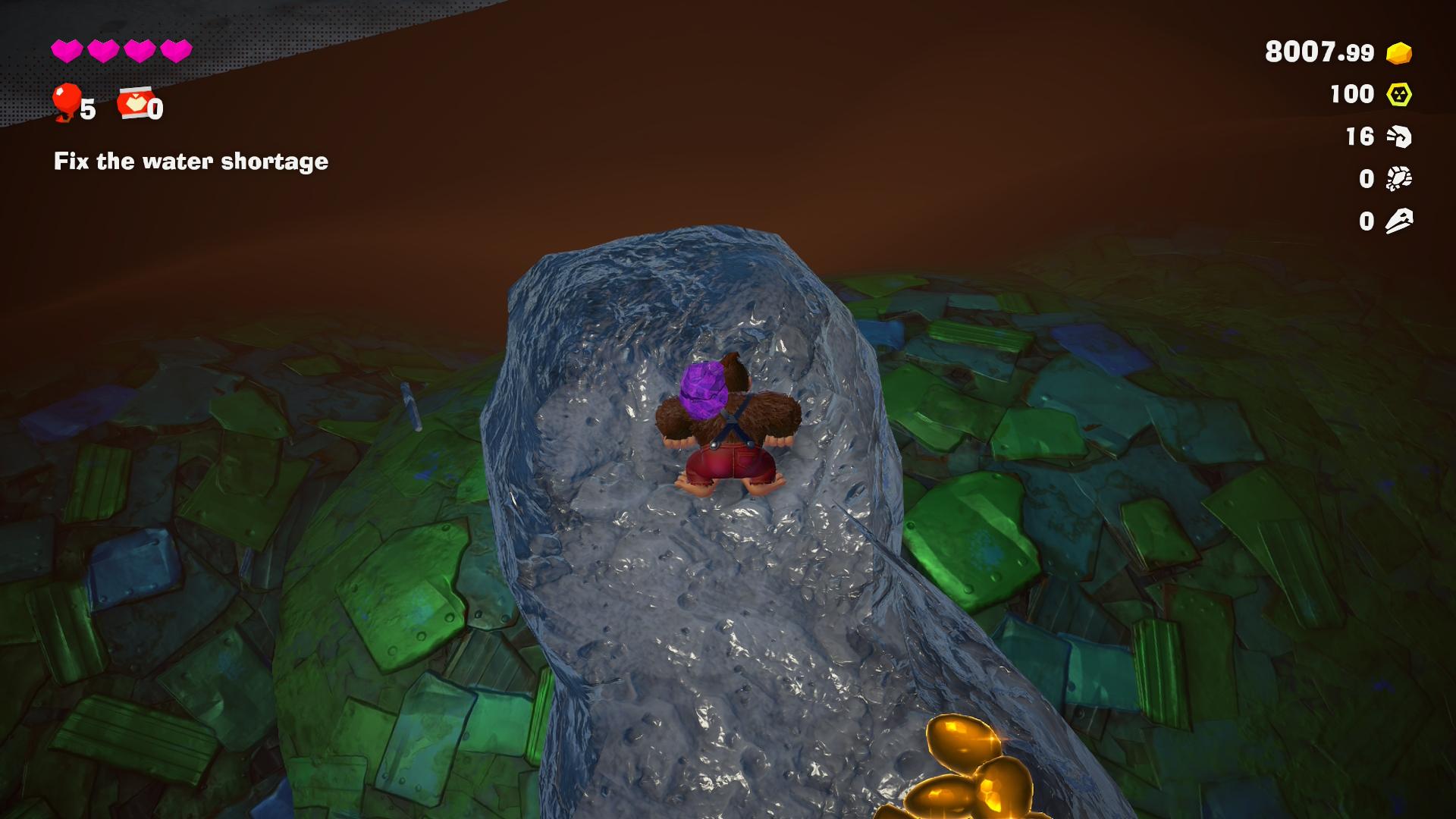
Task: Click the top white fossil icon
Action: [1399, 136]
